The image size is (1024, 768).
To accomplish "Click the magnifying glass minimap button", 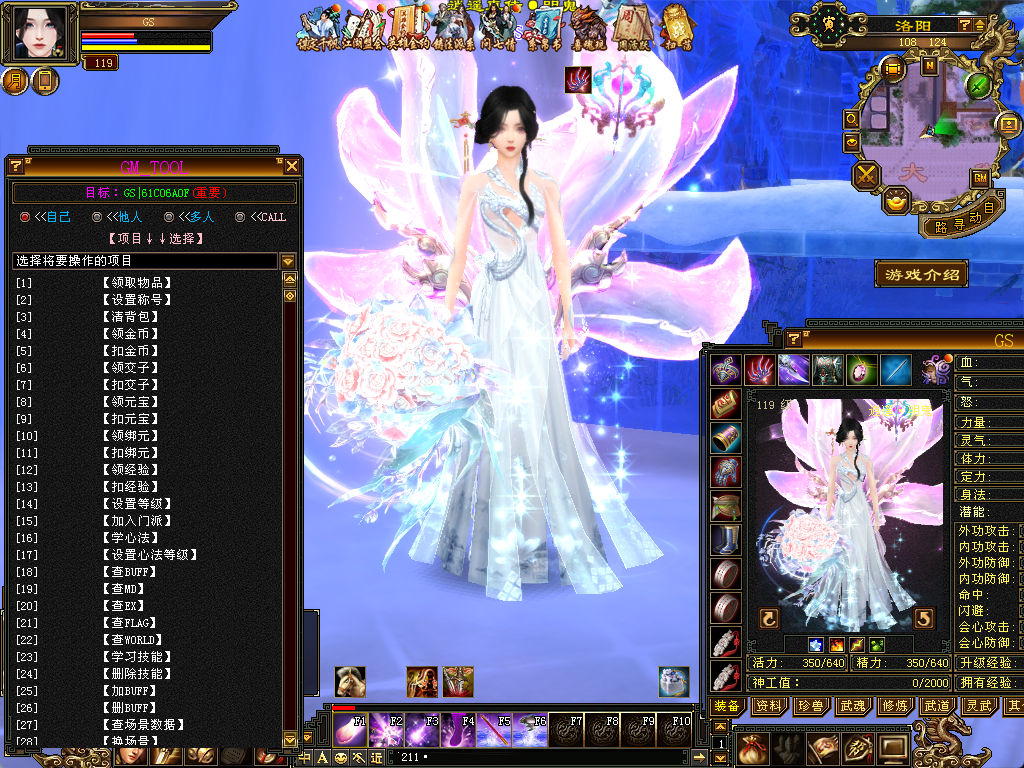I will click(x=852, y=119).
